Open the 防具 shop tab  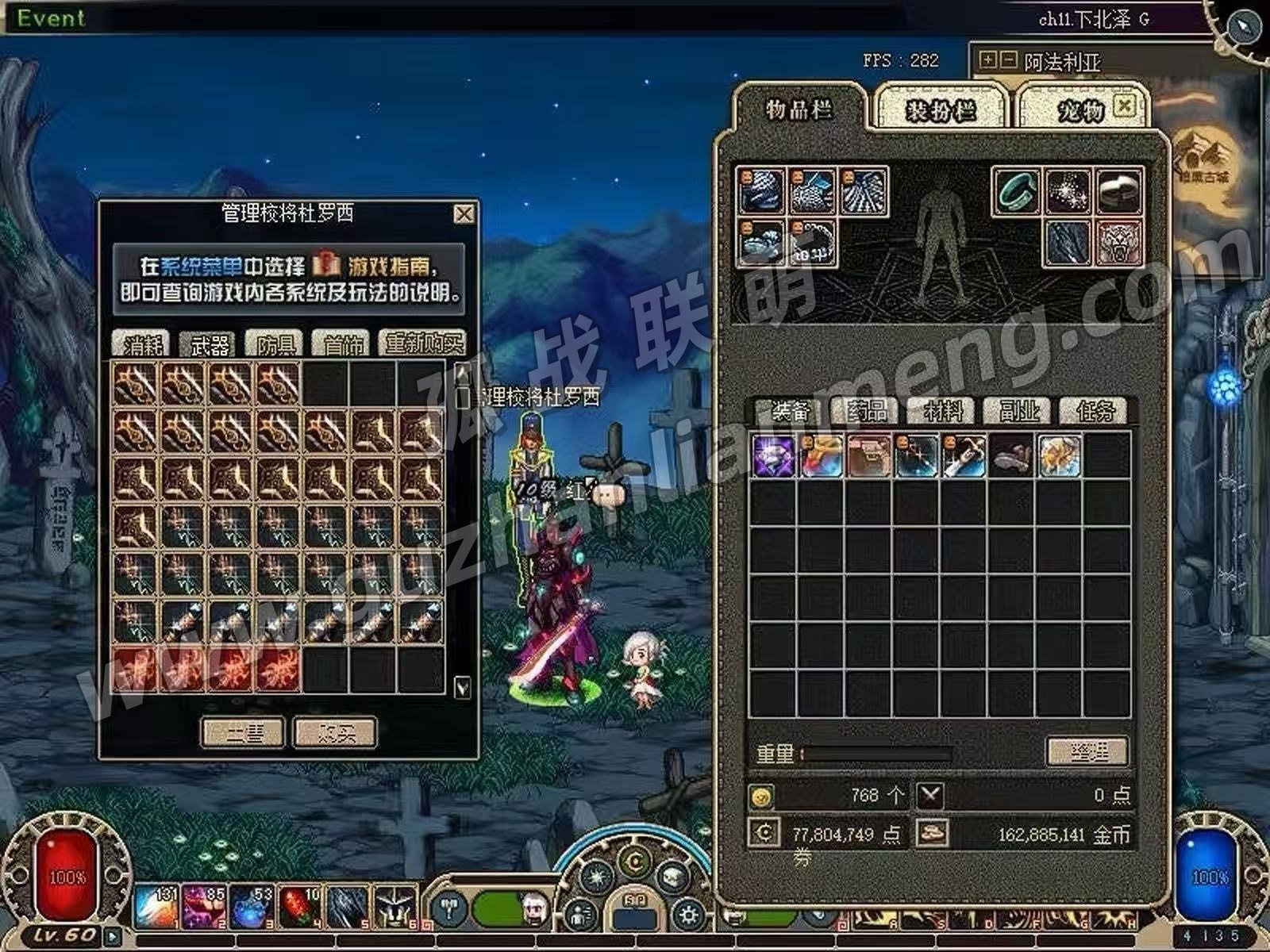coord(276,344)
